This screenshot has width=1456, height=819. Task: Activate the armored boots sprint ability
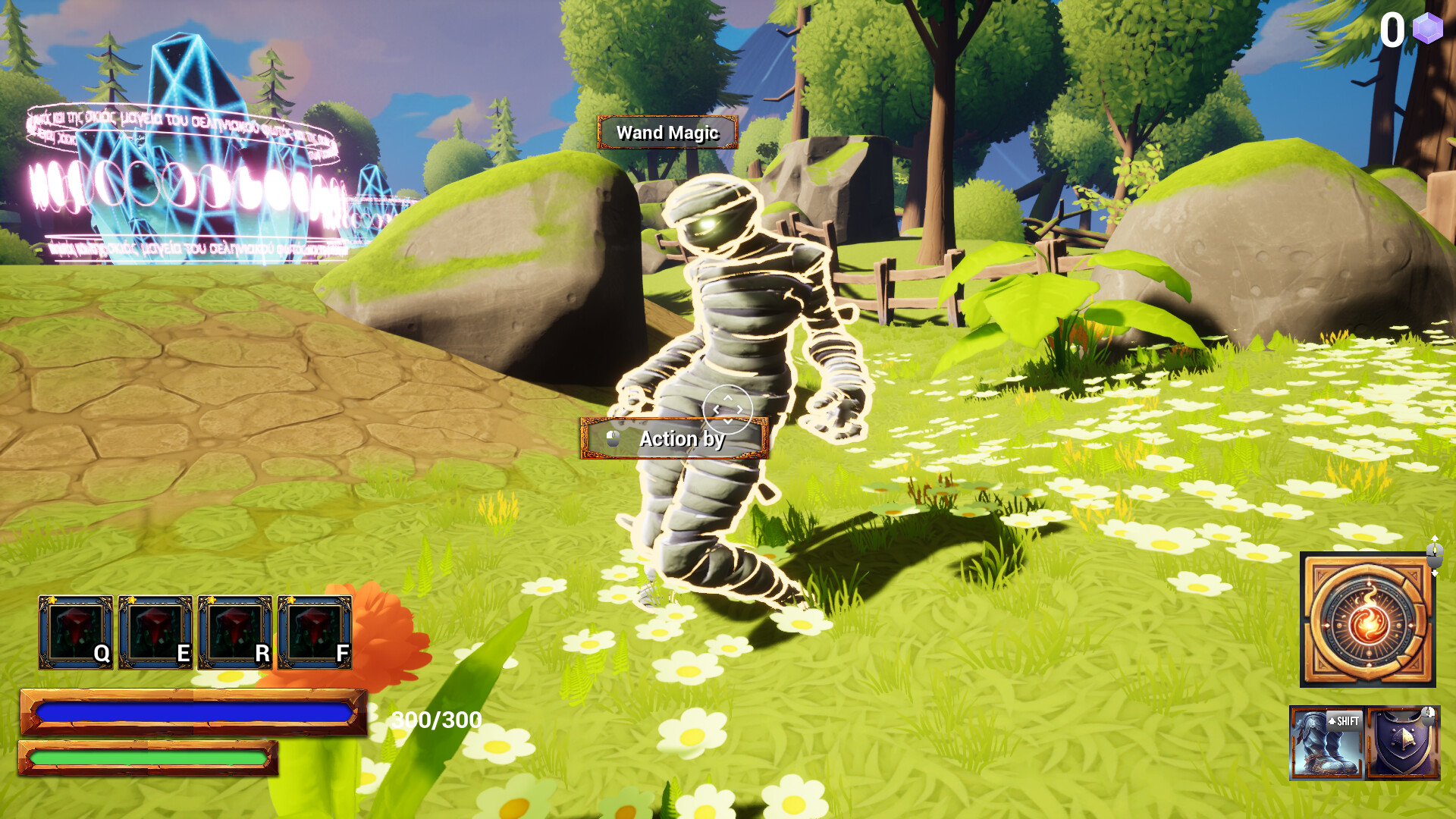[1326, 743]
